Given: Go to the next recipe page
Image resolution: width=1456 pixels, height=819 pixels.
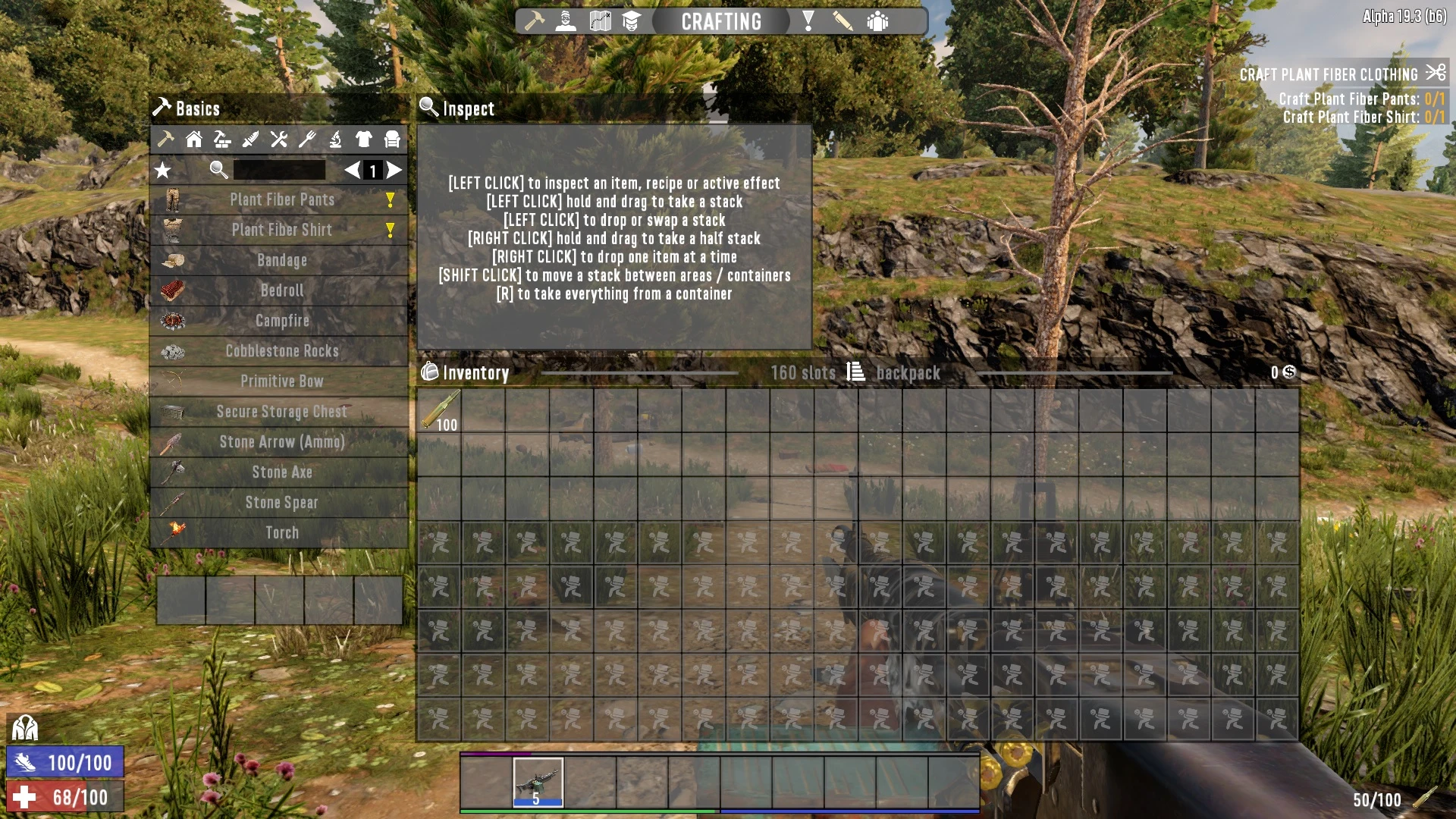Looking at the screenshot, I should pos(394,171).
